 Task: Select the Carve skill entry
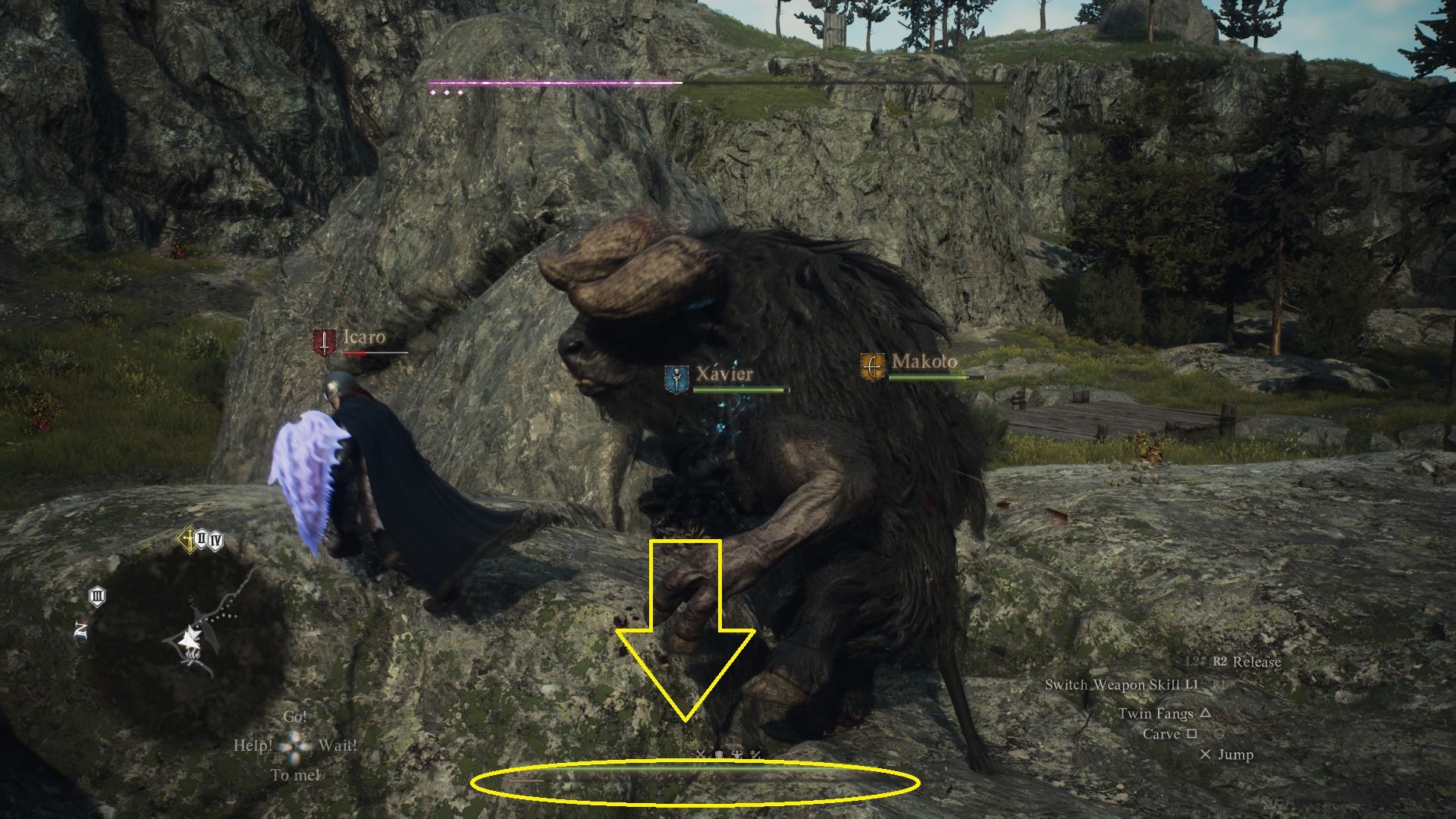(x=1160, y=734)
